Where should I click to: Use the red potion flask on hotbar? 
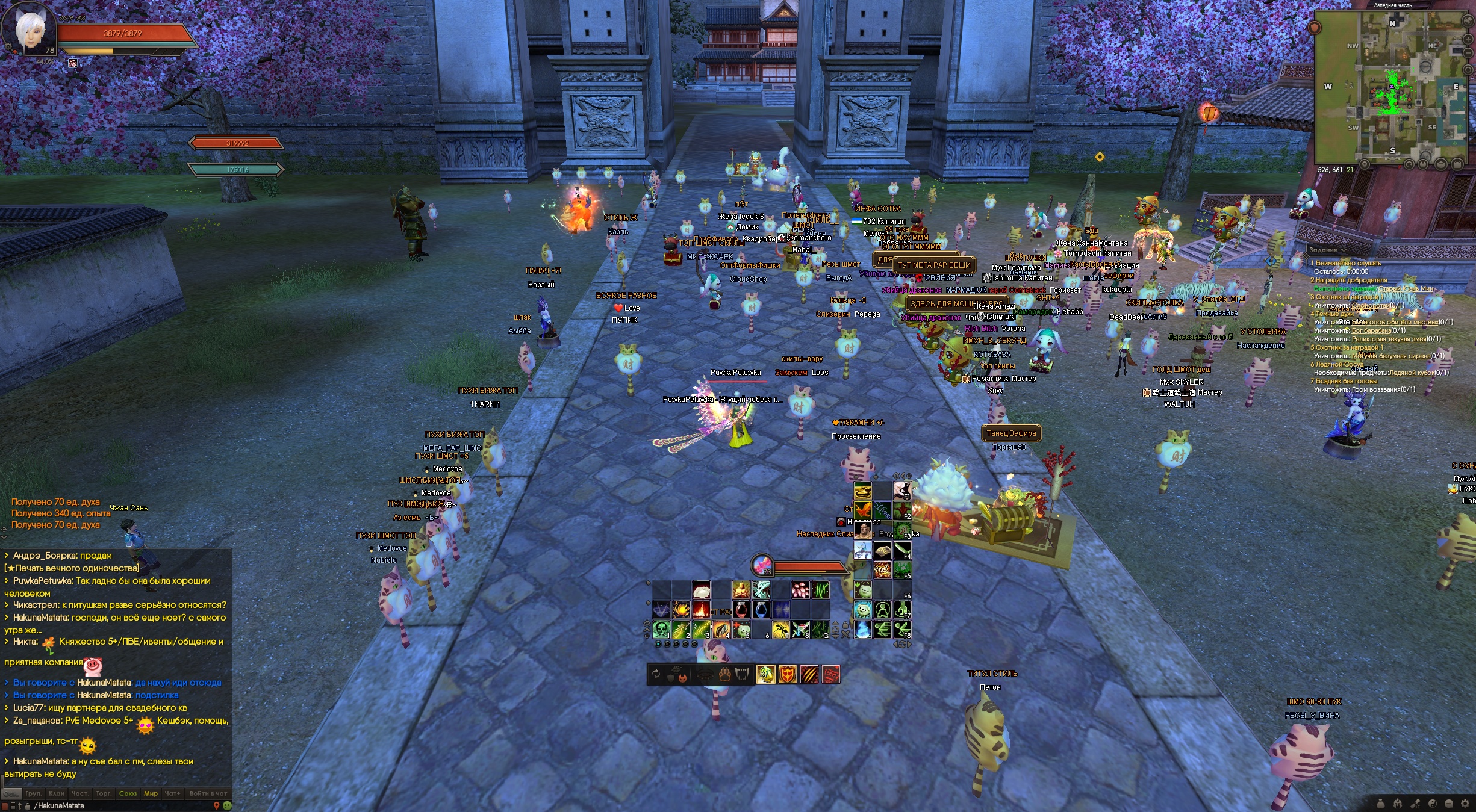[x=741, y=610]
